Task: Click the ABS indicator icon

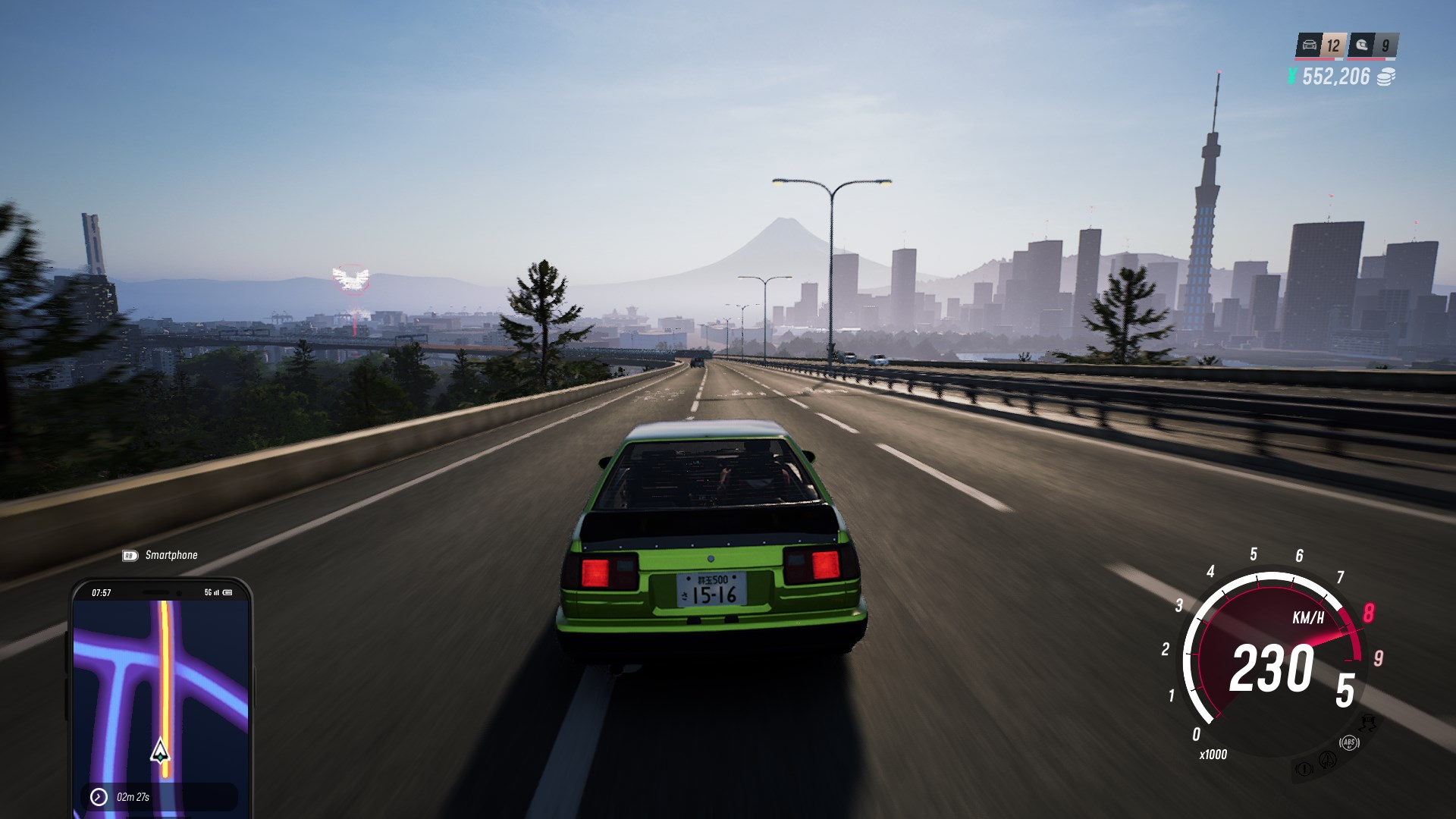Action: [1349, 742]
